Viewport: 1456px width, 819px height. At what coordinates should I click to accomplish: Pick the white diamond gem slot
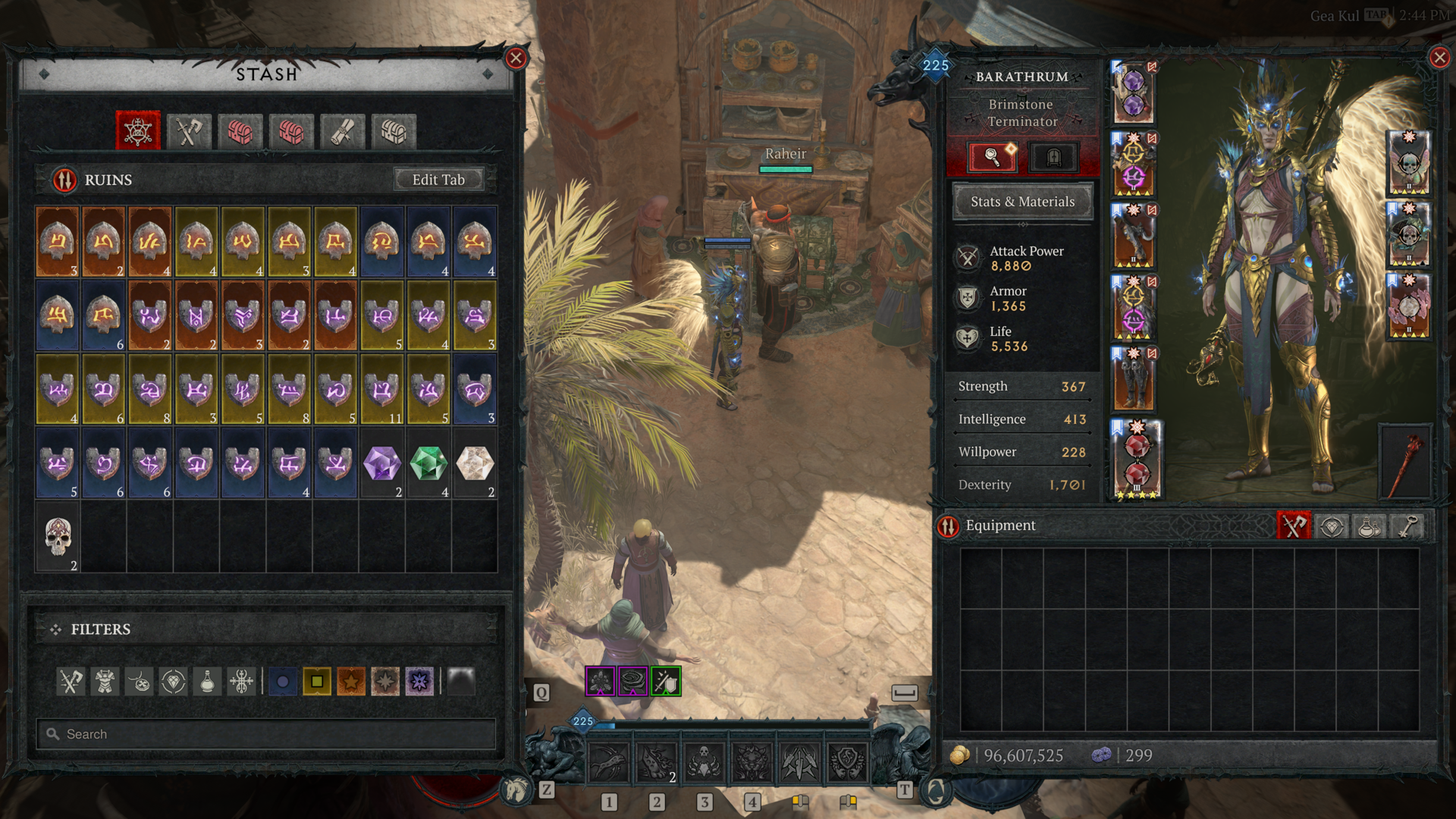pyautogui.click(x=475, y=464)
